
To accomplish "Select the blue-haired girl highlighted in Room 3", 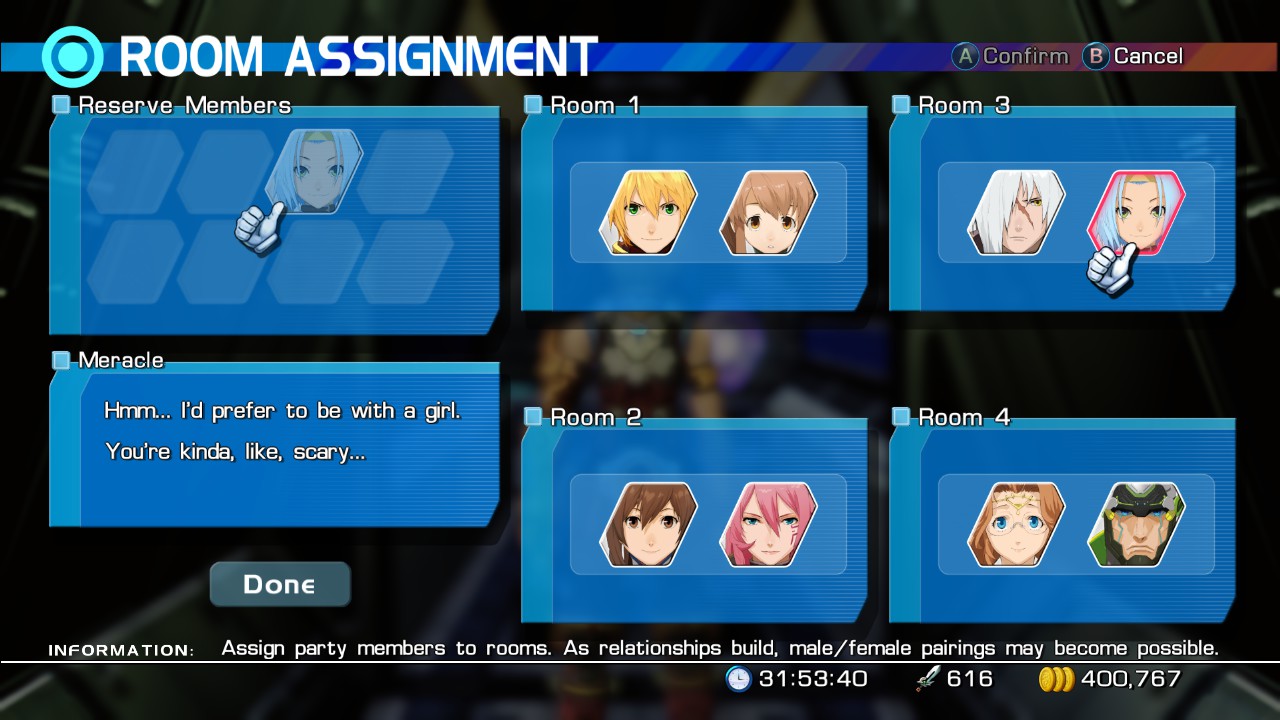I will (1136, 212).
